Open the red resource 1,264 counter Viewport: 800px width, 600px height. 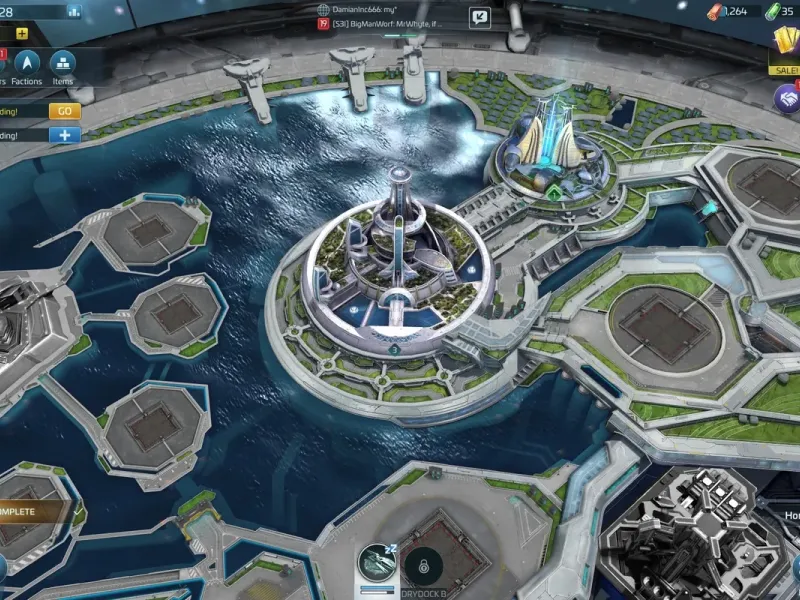730,11
